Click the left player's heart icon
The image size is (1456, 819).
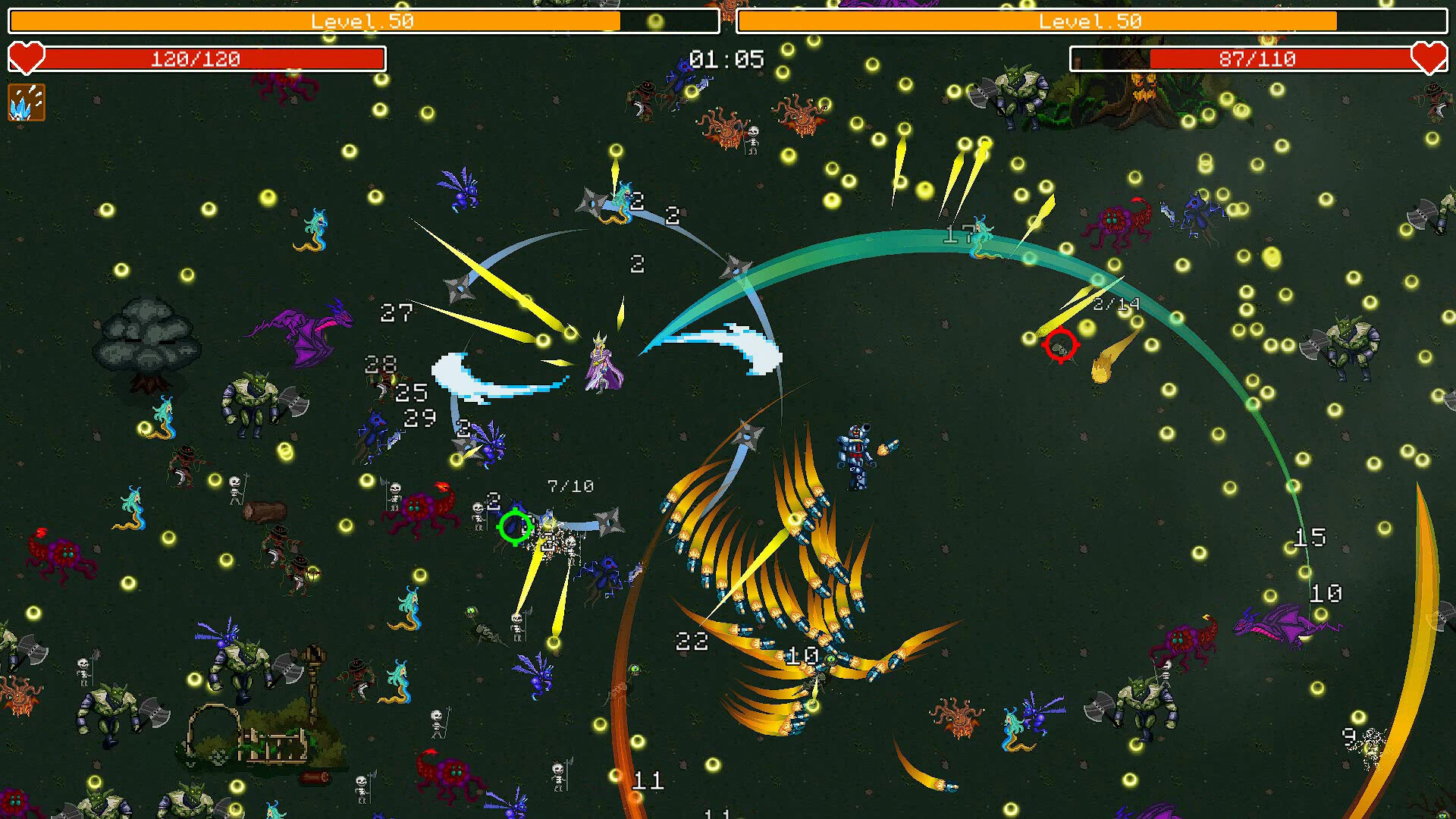27,58
